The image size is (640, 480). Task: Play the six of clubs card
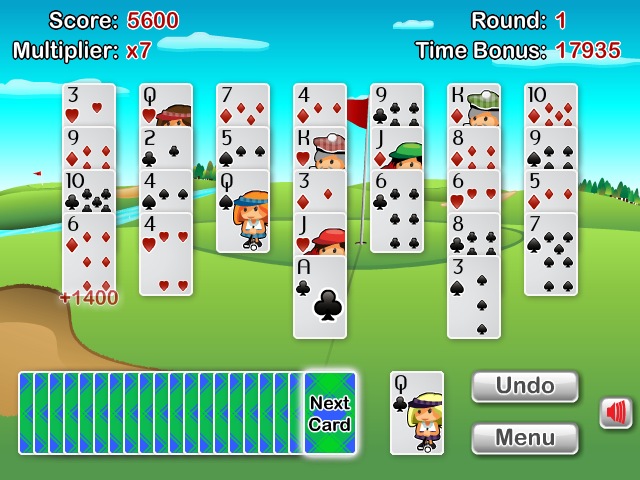click(x=397, y=212)
